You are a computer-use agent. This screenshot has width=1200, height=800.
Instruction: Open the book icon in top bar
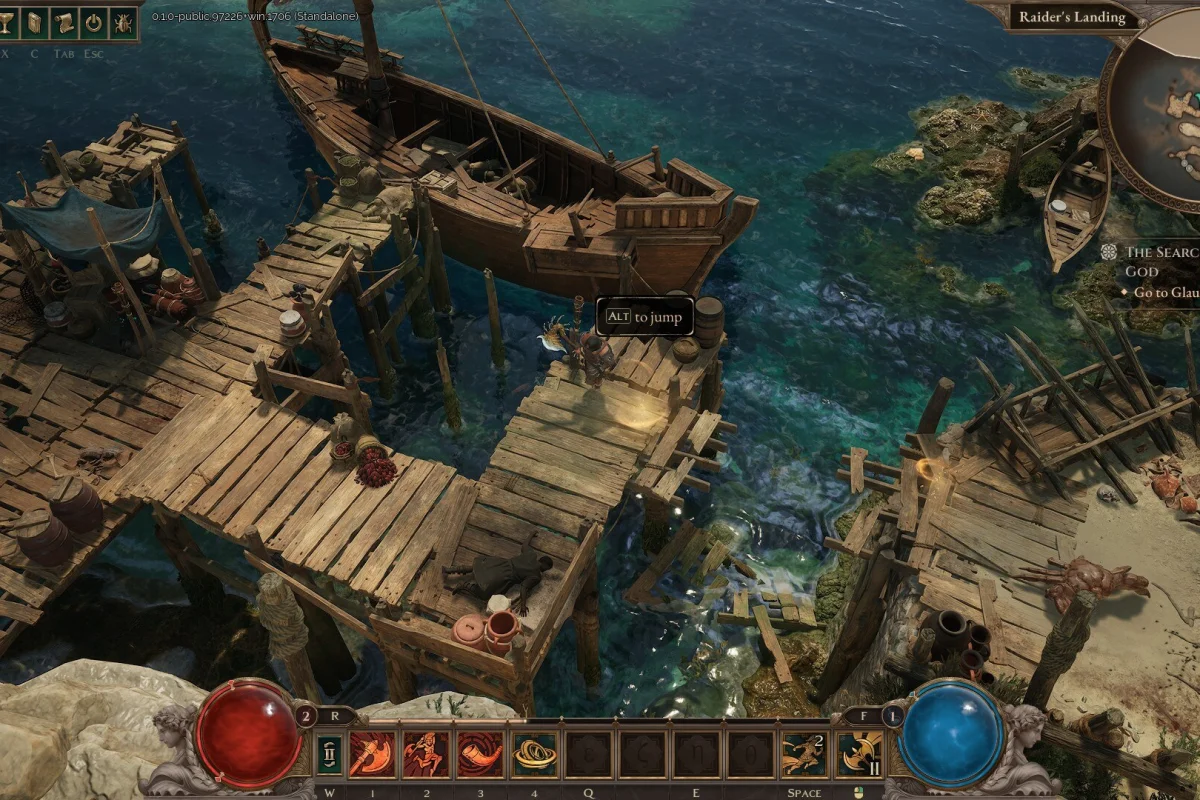[35, 21]
